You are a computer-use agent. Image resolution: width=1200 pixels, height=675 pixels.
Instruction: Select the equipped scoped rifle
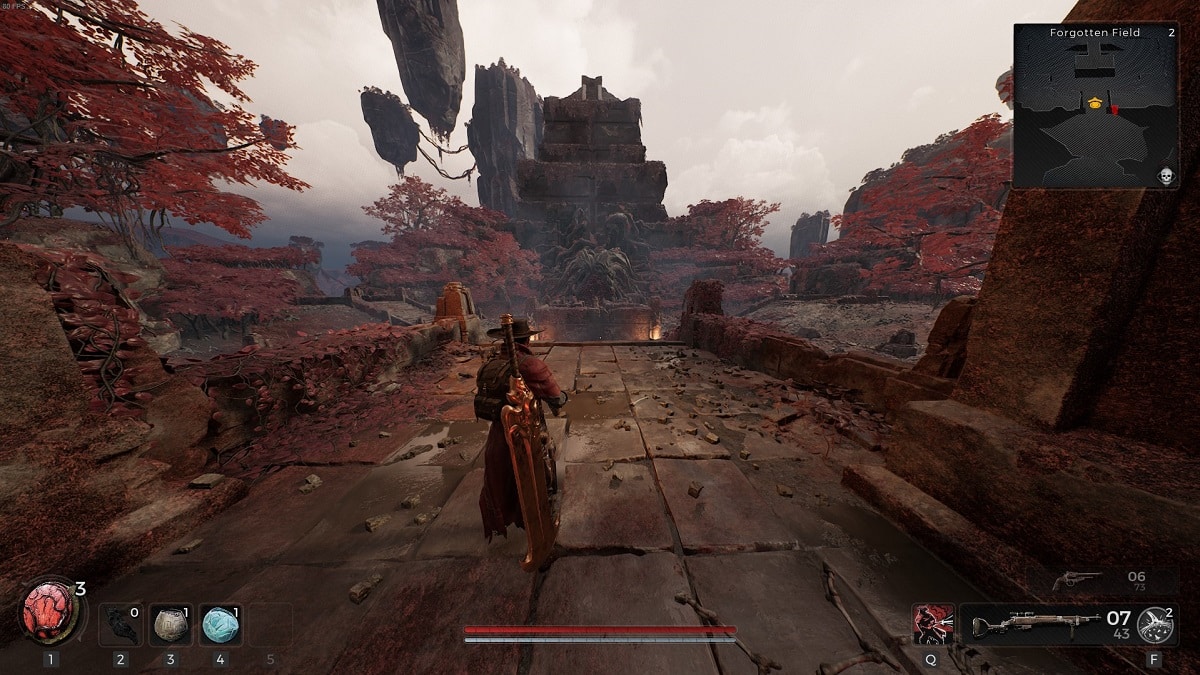(1042, 625)
